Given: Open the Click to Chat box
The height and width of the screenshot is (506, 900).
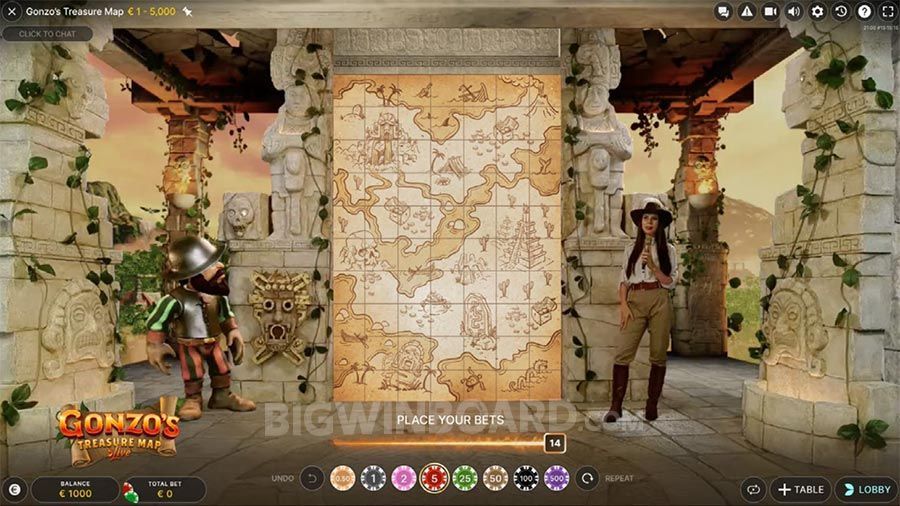Looking at the screenshot, I should click(x=47, y=34).
